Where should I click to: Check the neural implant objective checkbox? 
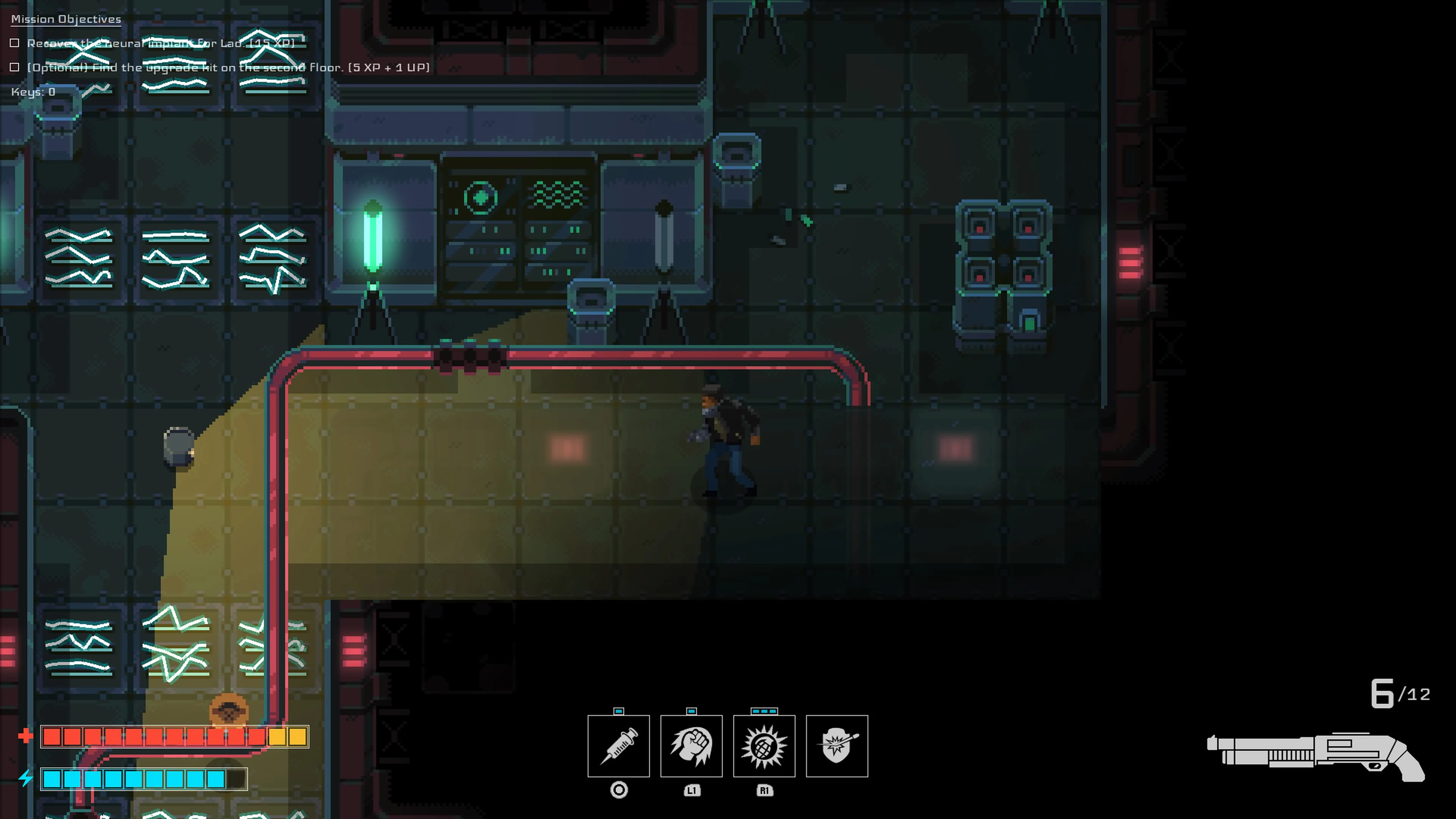(14, 42)
